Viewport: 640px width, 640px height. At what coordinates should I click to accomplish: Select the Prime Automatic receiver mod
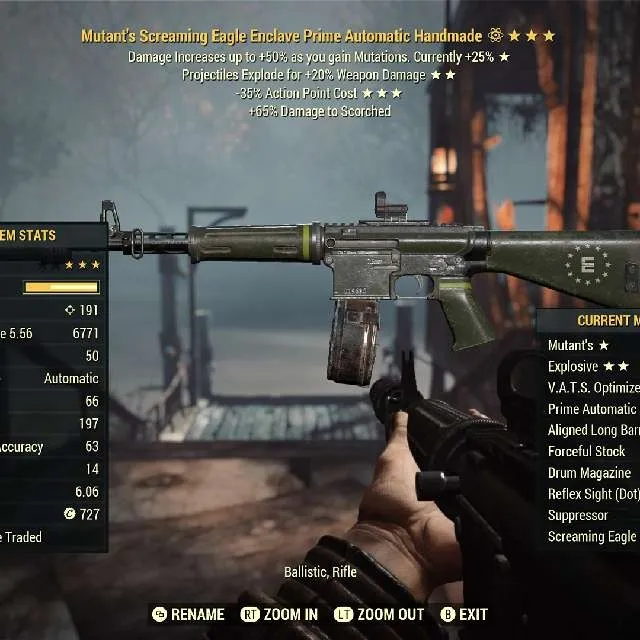[592, 409]
